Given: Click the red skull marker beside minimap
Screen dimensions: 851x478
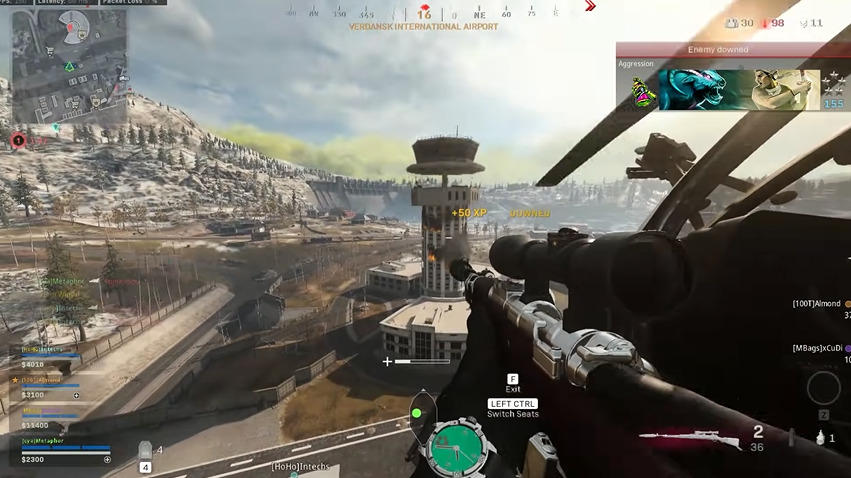Looking at the screenshot, I should [17, 141].
